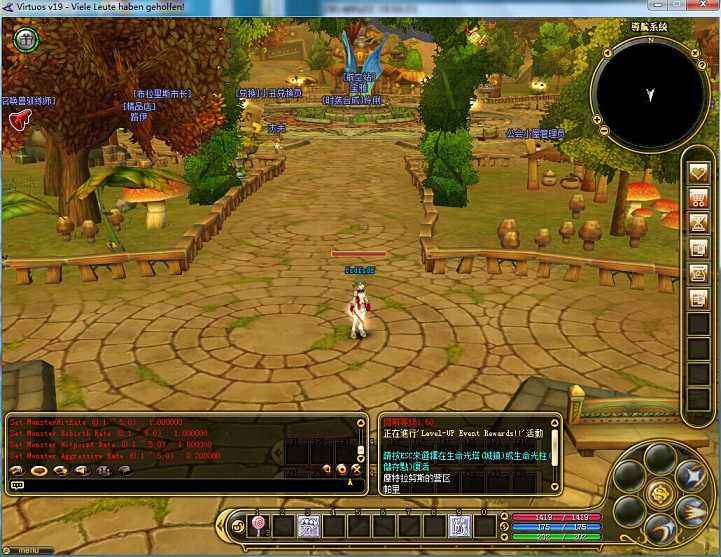The width and height of the screenshot is (721, 557).
Task: Open the heart icon in the side menu
Action: tap(698, 172)
